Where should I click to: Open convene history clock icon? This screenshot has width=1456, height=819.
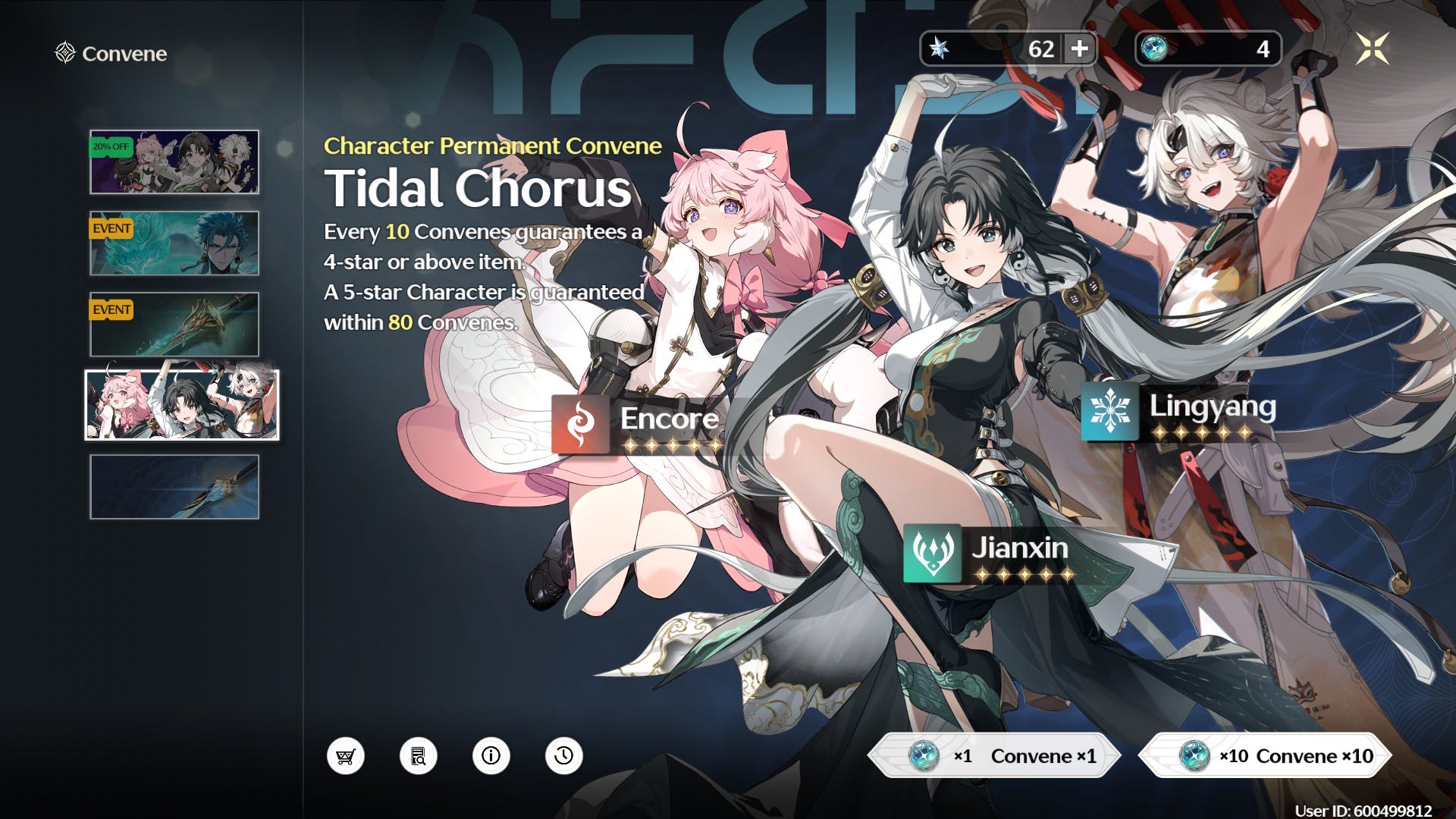click(564, 756)
